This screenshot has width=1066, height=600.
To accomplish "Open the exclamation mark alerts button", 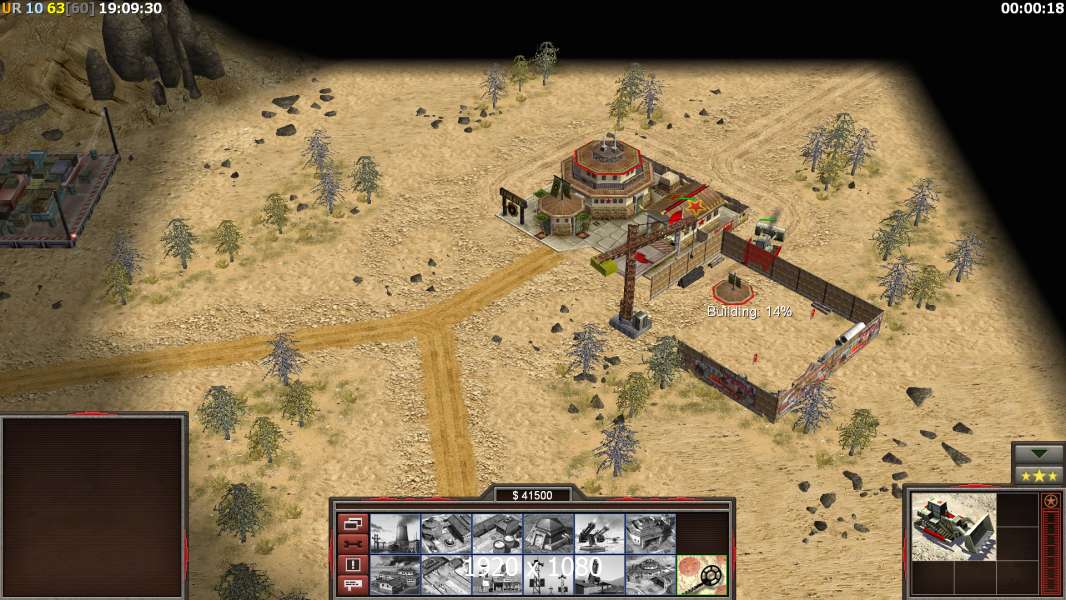I will pos(352,565).
